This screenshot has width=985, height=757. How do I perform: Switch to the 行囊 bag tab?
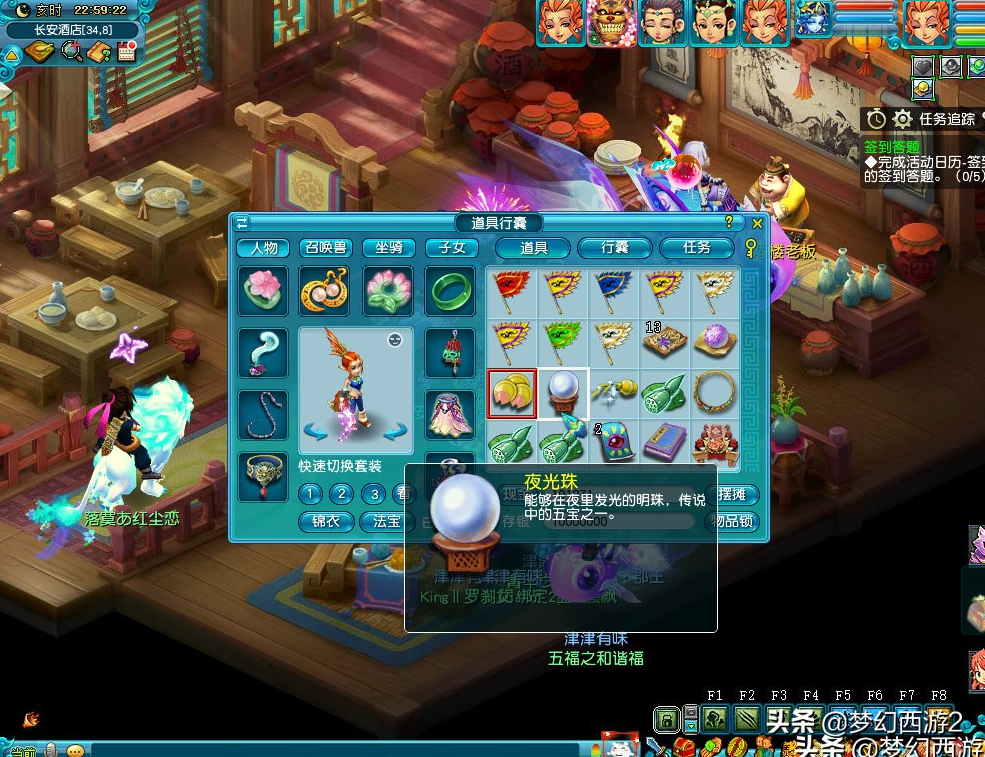[614, 248]
